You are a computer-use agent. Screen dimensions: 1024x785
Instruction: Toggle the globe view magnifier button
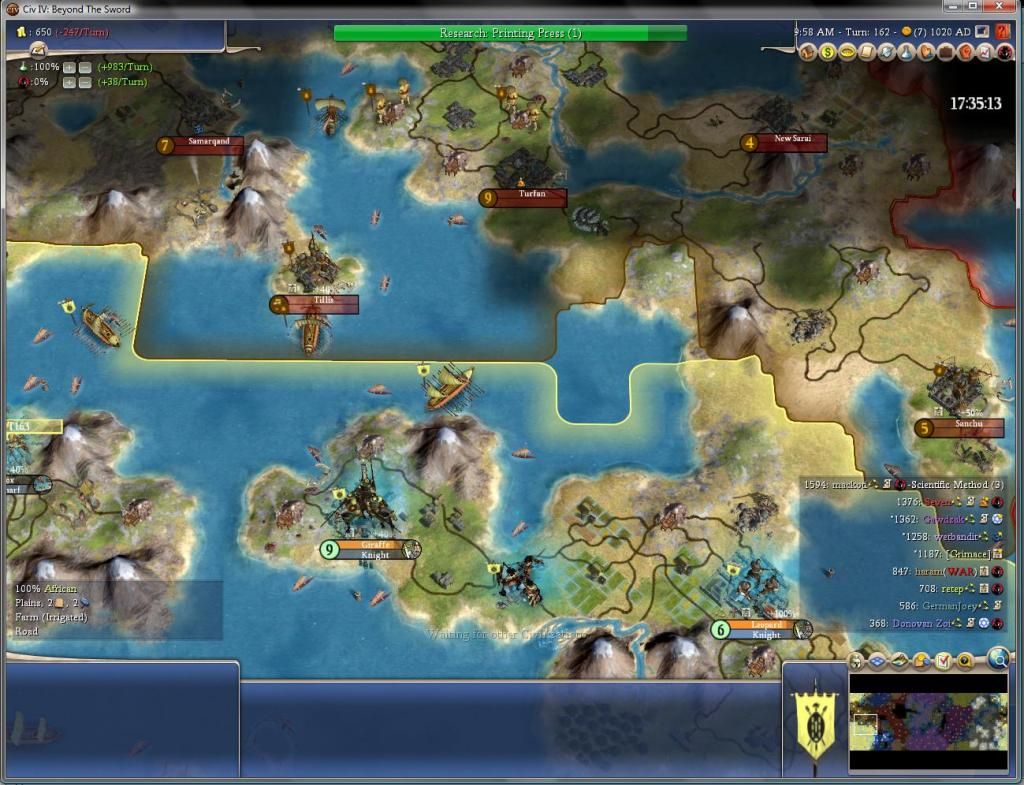point(998,658)
